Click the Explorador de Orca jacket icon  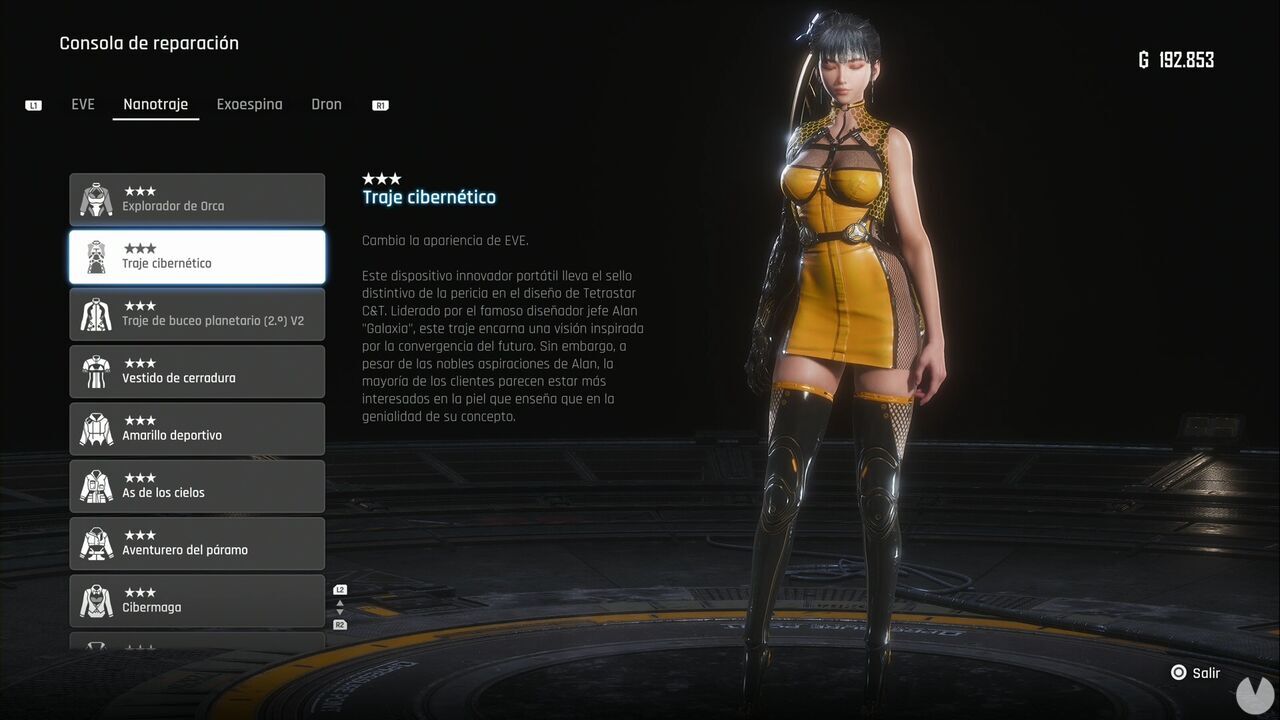(95, 198)
